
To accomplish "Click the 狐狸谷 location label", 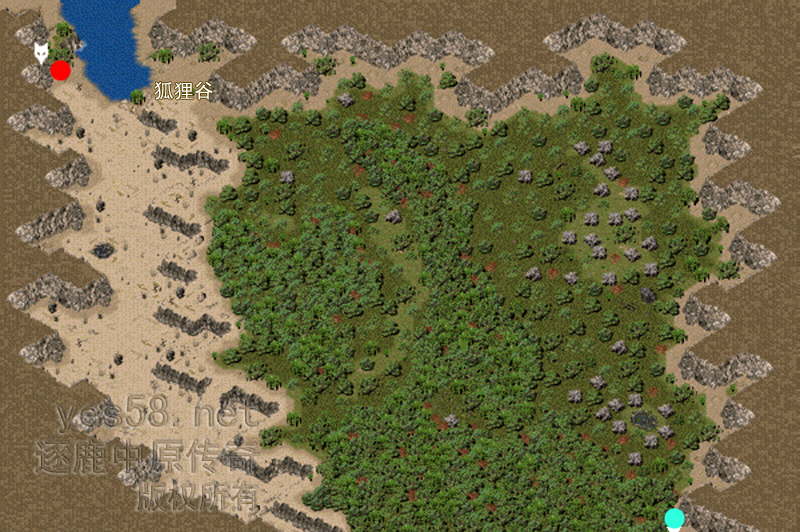I will point(184,90).
